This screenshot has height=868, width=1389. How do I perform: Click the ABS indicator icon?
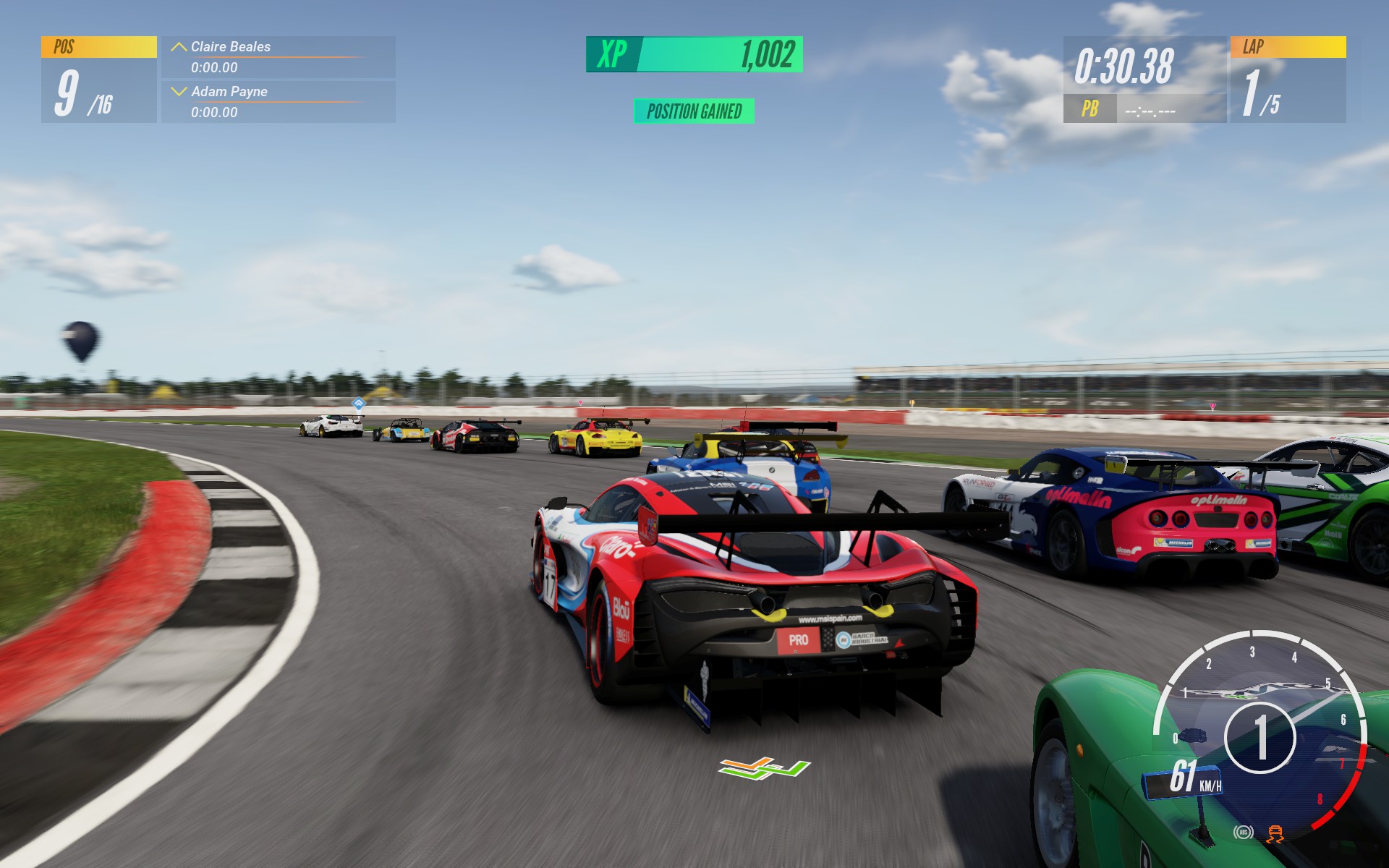1243,833
